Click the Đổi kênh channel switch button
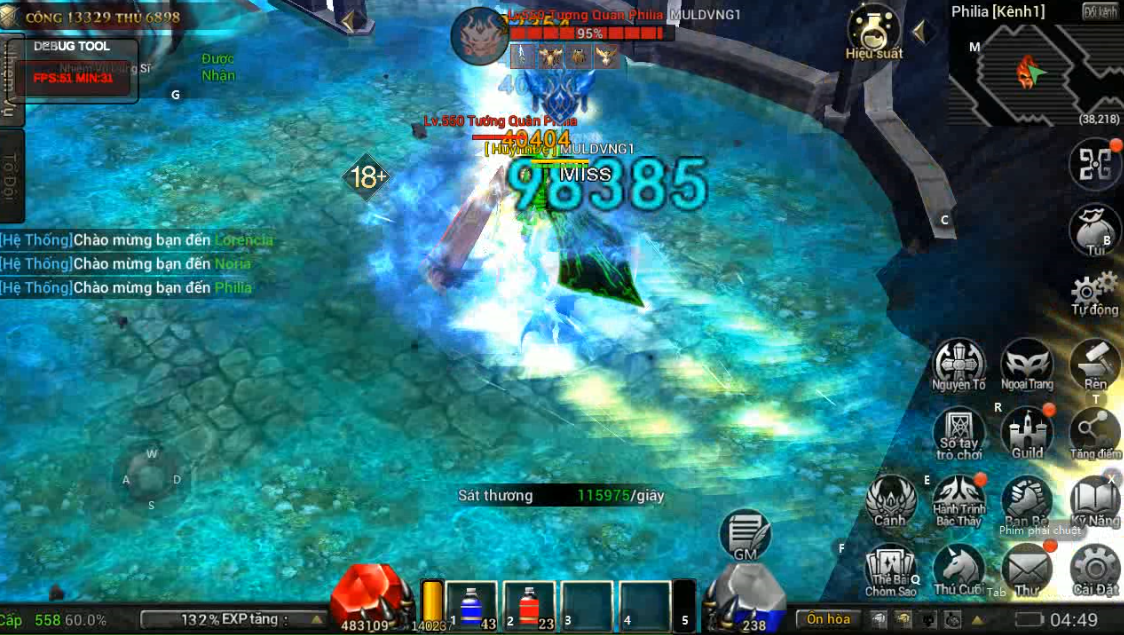This screenshot has height=635, width=1124. (1100, 11)
